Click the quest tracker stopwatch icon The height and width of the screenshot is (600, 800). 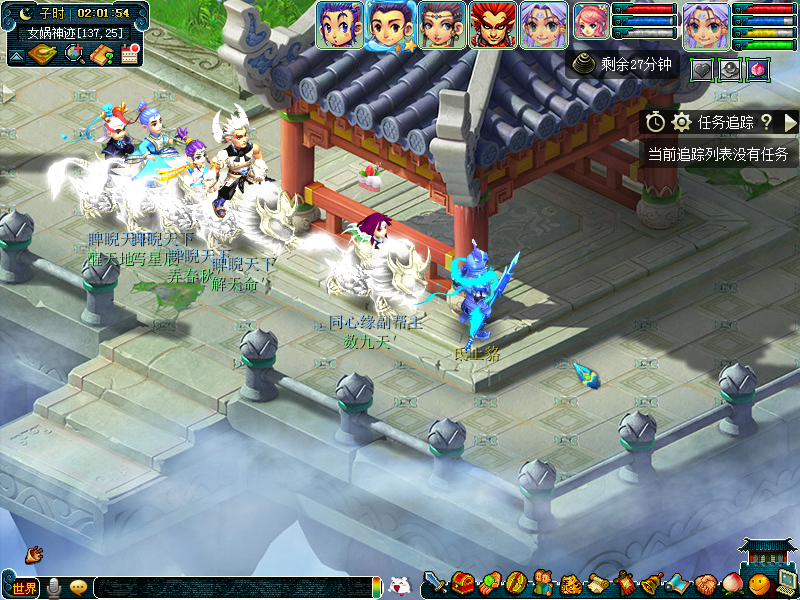pos(655,122)
